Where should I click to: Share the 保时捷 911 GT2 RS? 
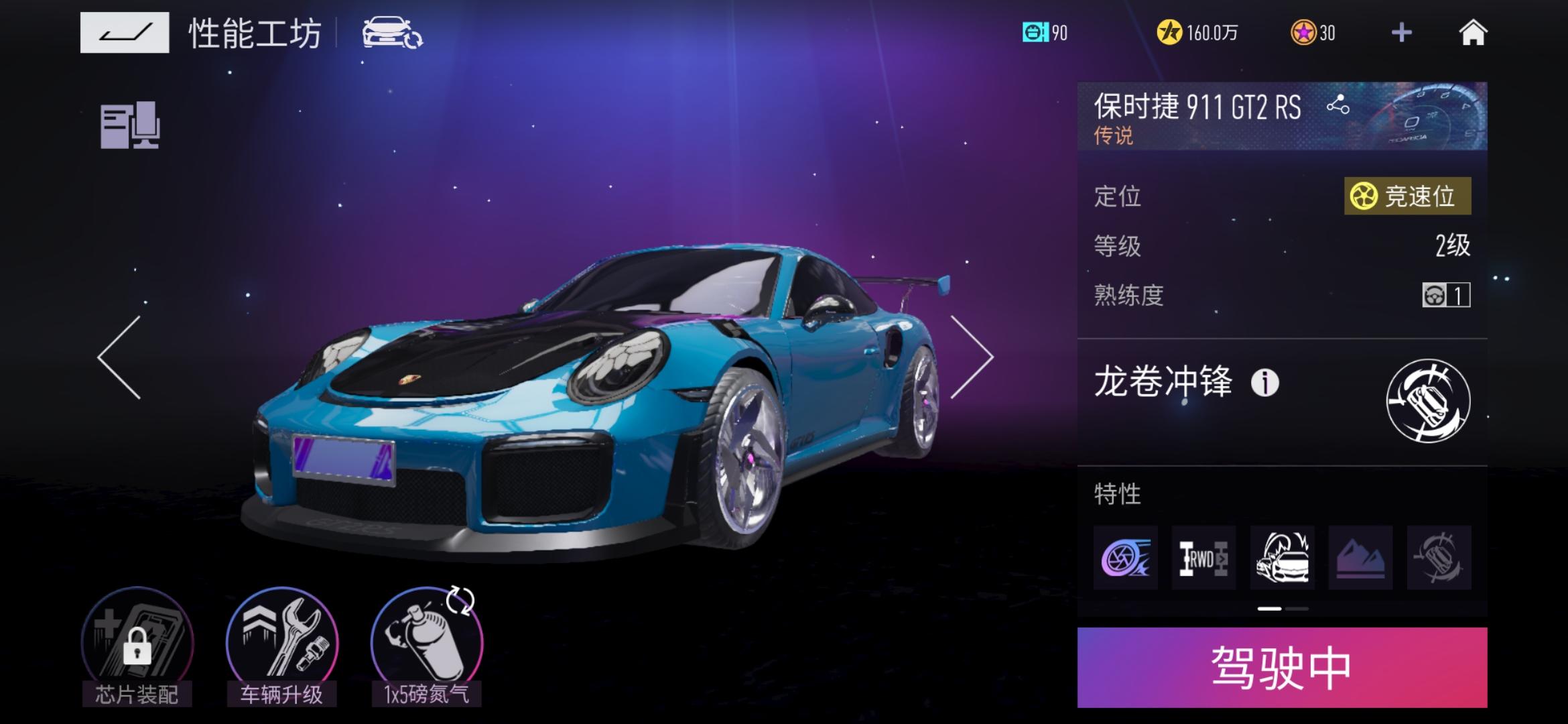coord(1337,105)
